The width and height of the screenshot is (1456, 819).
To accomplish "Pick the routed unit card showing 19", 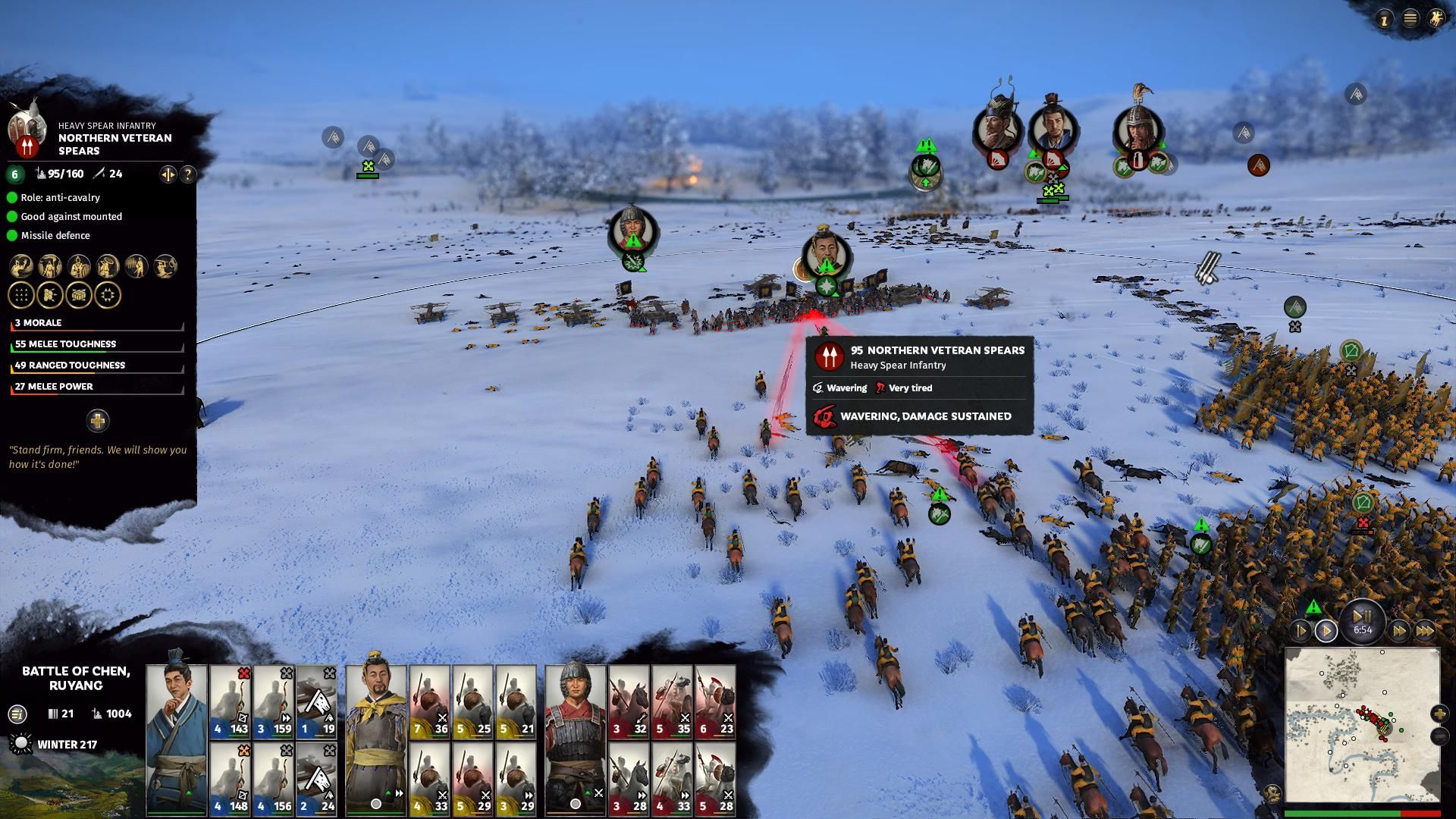I will tap(316, 701).
